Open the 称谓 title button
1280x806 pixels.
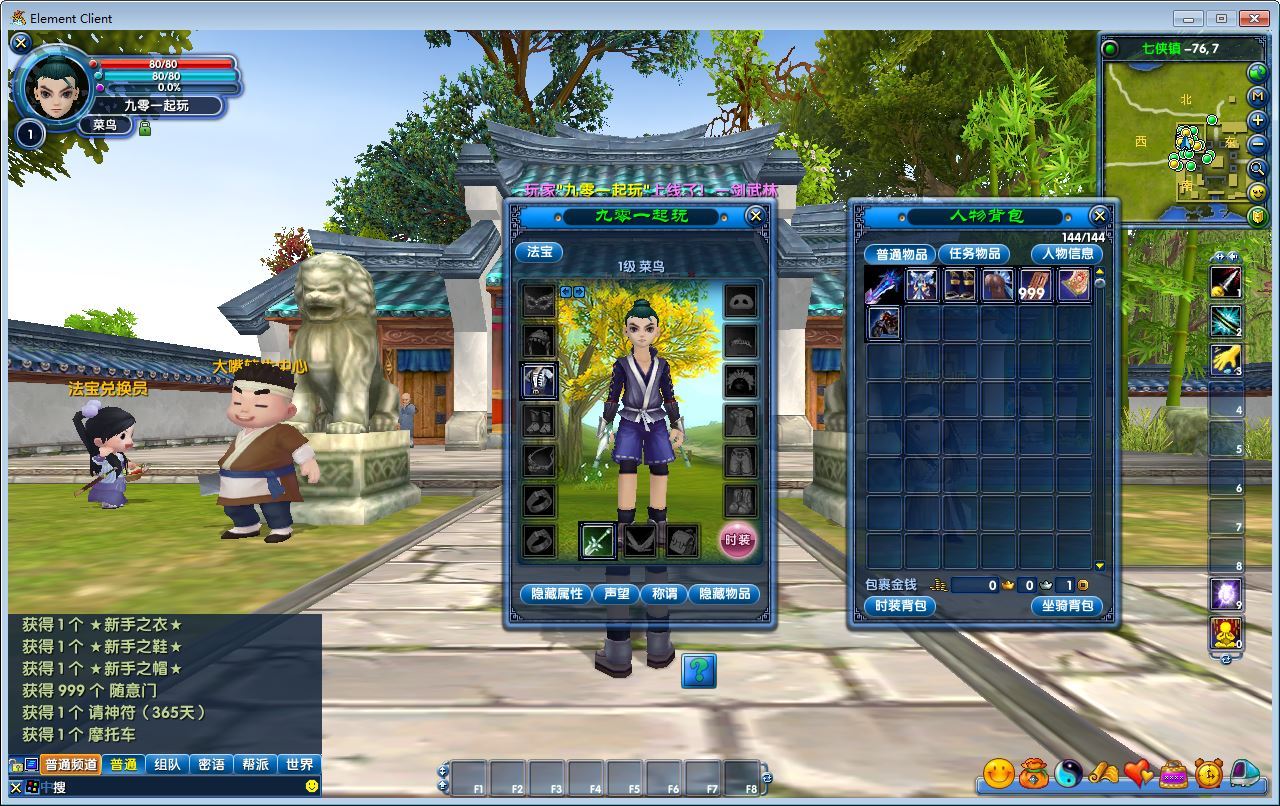tap(664, 594)
